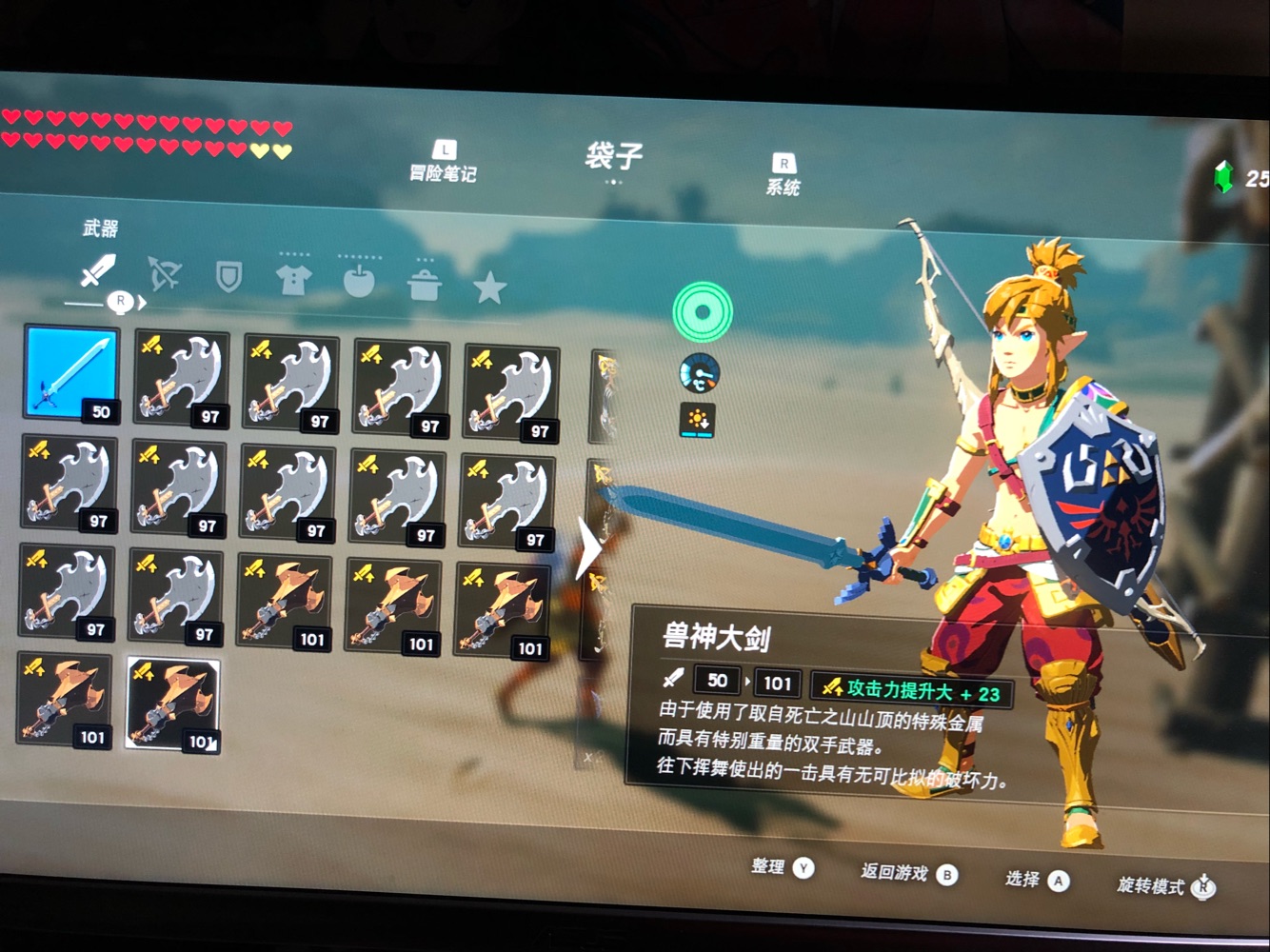
Task: Open the shield category tab
Action: tap(228, 277)
